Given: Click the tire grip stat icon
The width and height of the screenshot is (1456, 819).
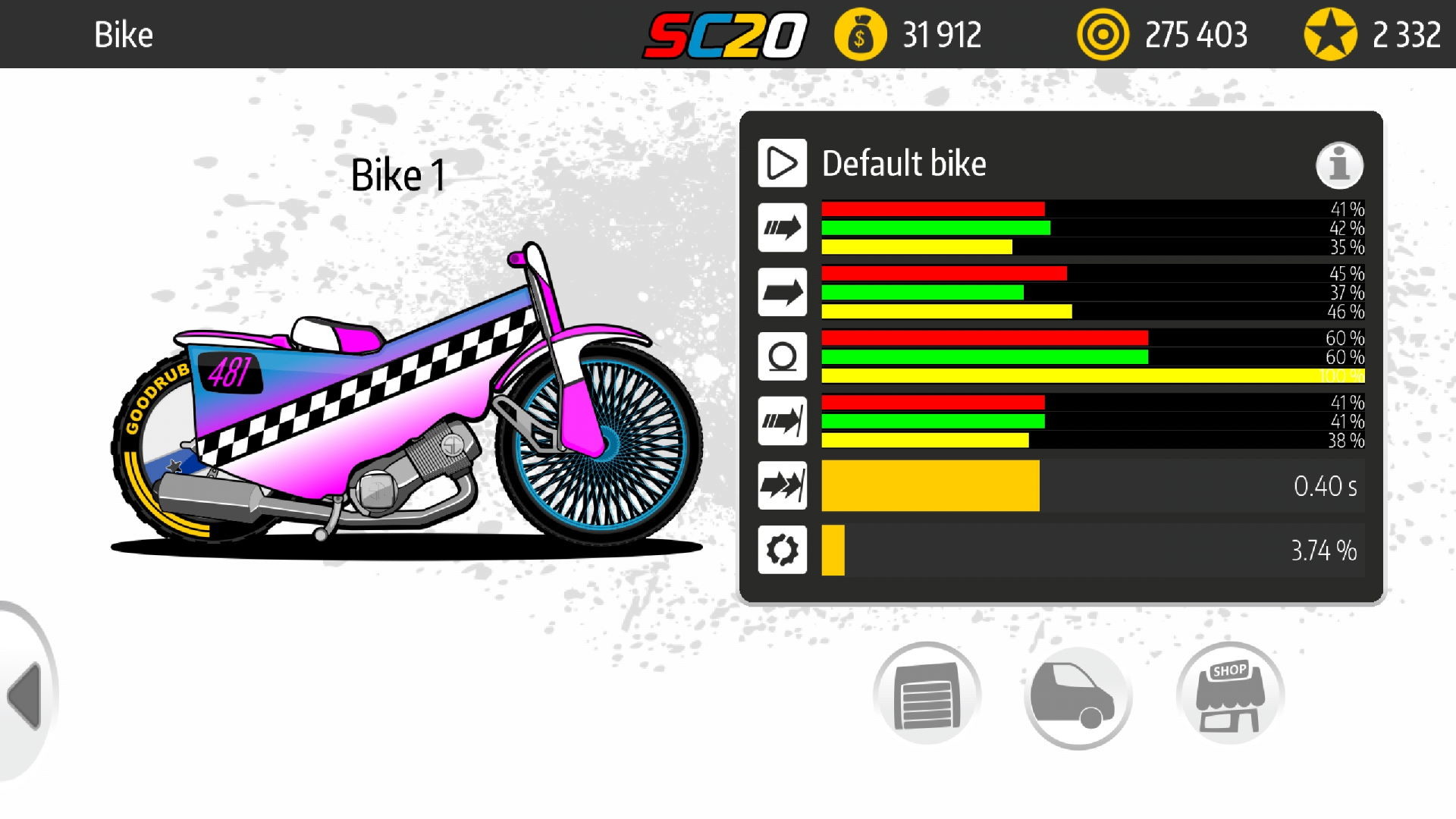Looking at the screenshot, I should click(782, 356).
